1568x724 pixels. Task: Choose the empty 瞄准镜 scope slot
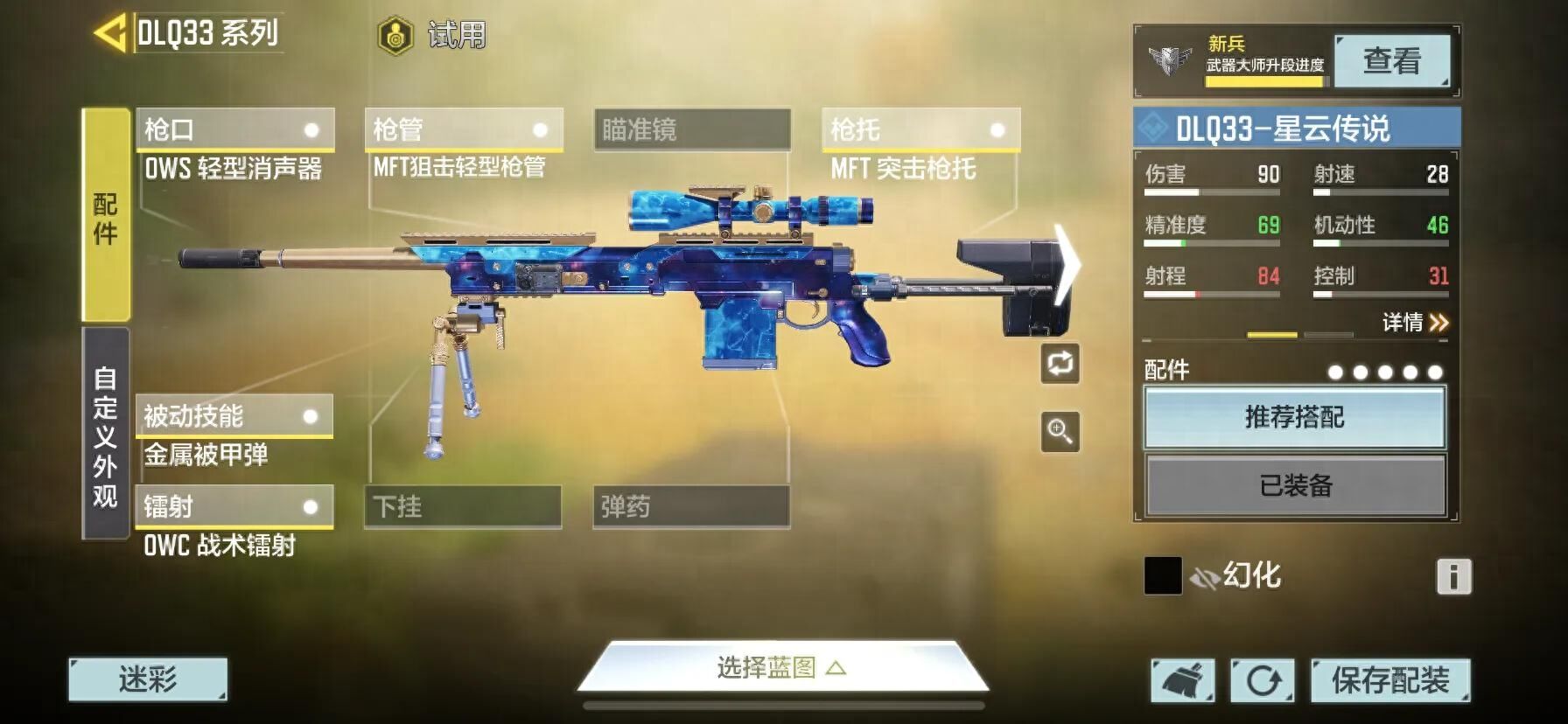[x=692, y=130]
